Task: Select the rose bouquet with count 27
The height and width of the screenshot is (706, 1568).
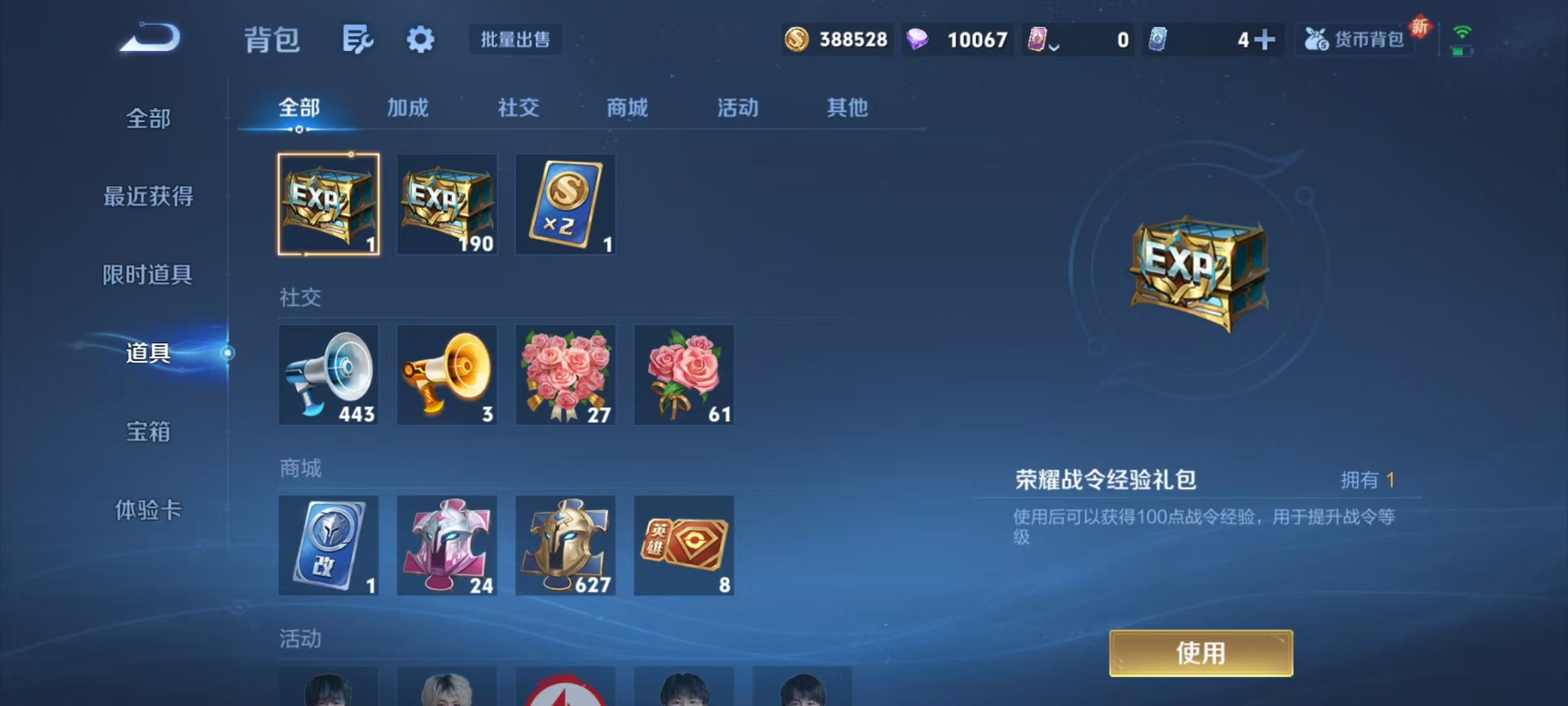Action: pos(565,375)
